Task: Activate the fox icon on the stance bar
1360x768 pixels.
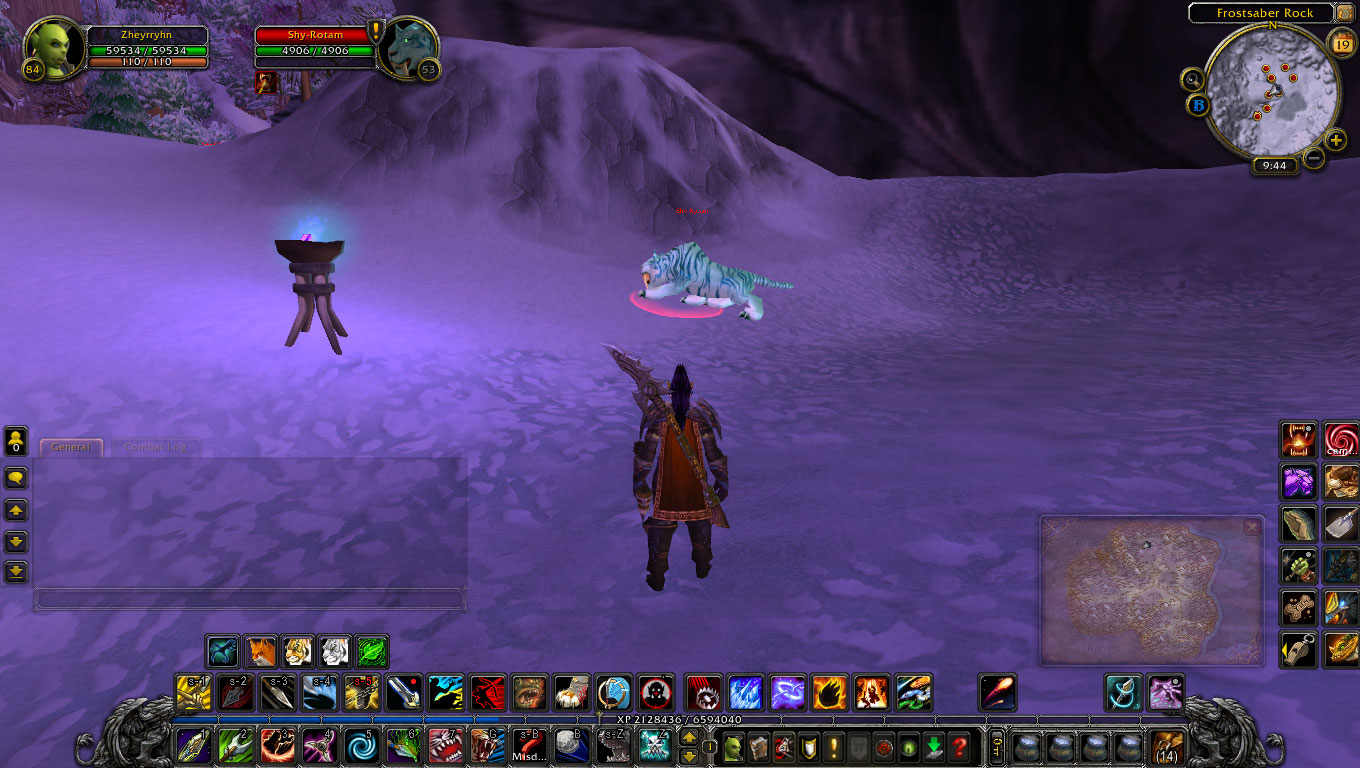Action: (260, 650)
